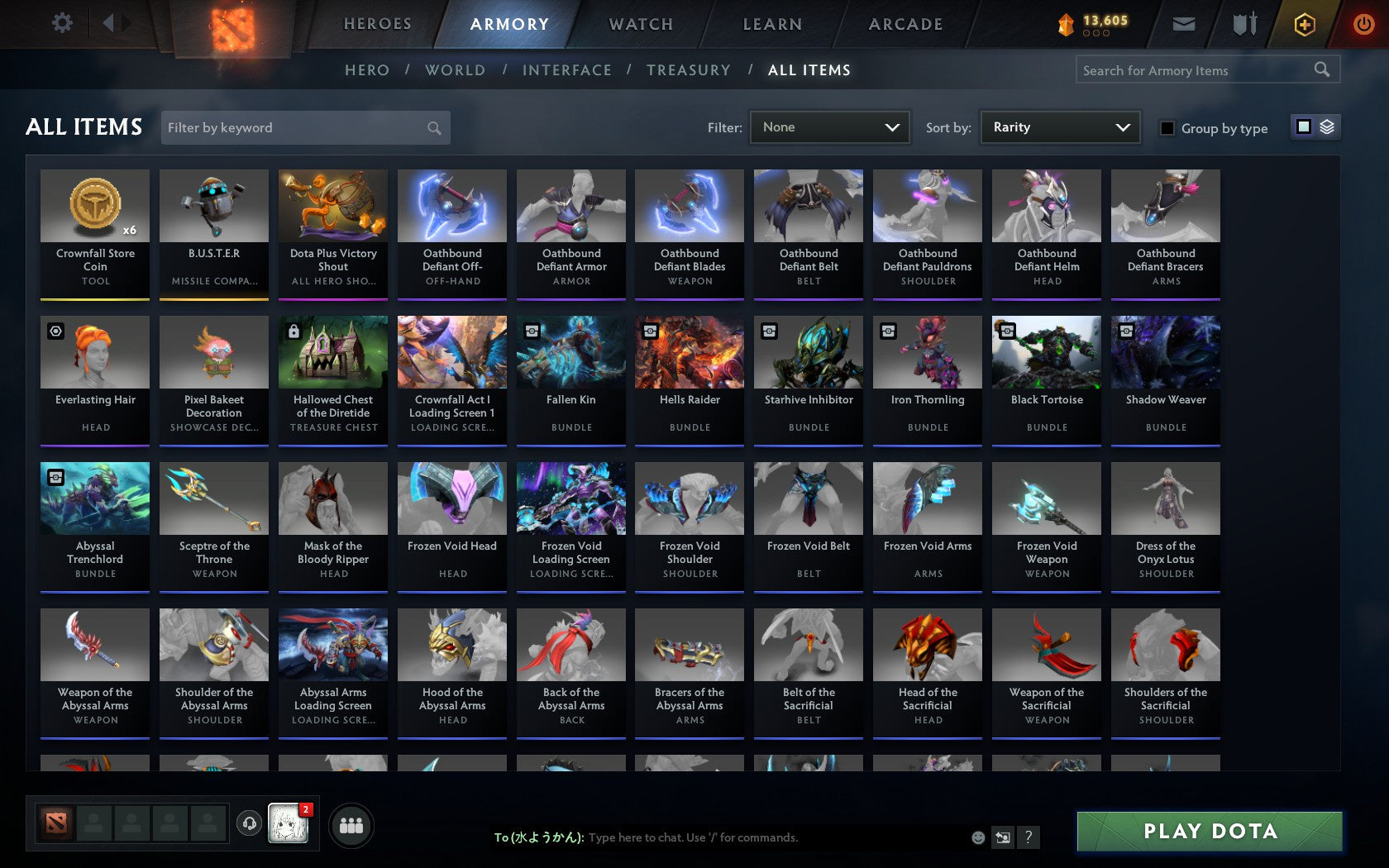Expand the back navigation arrows near Dota logo
The width and height of the screenshot is (1389, 868).
[x=115, y=23]
